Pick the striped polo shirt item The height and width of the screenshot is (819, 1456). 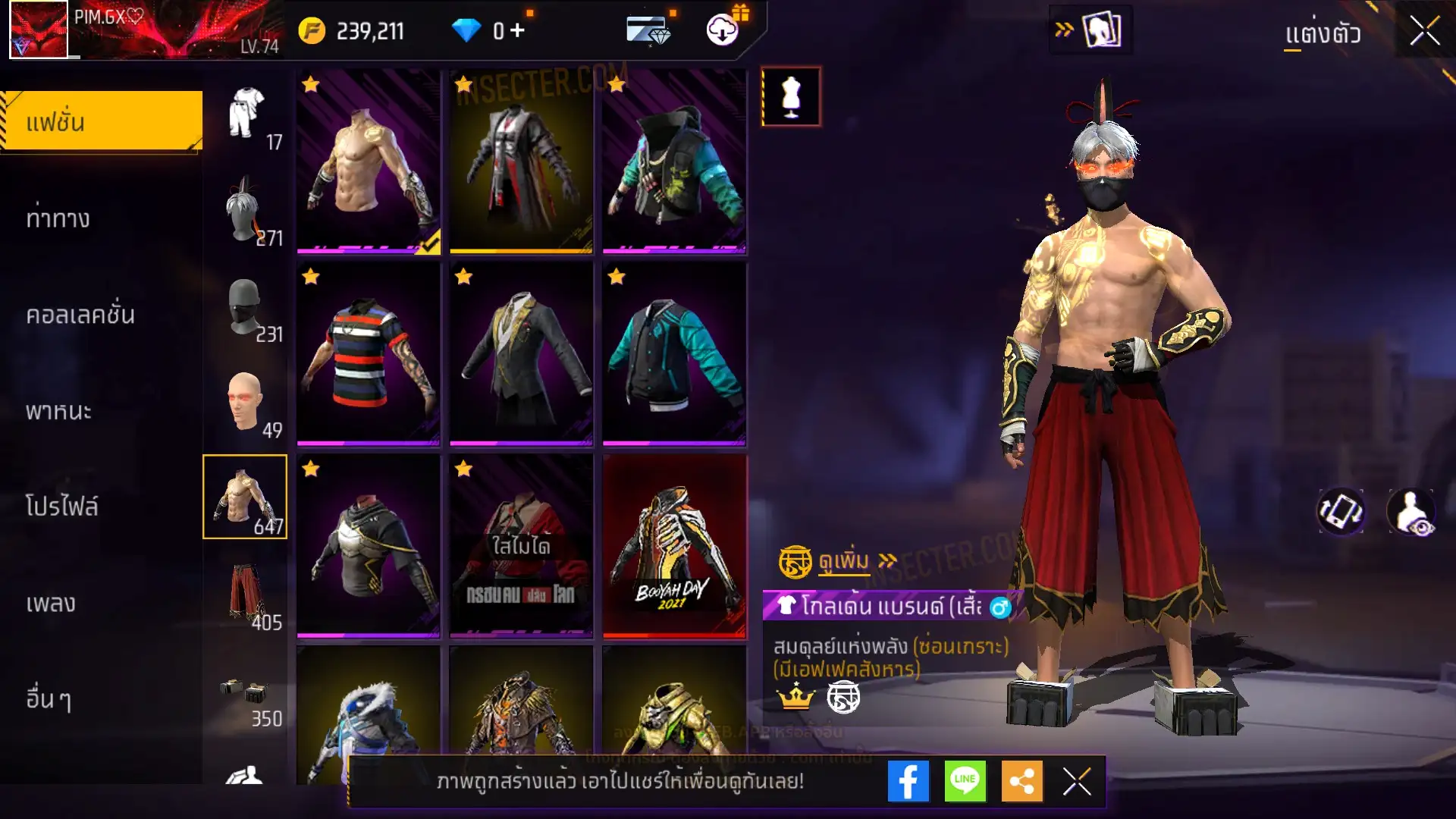tap(369, 353)
